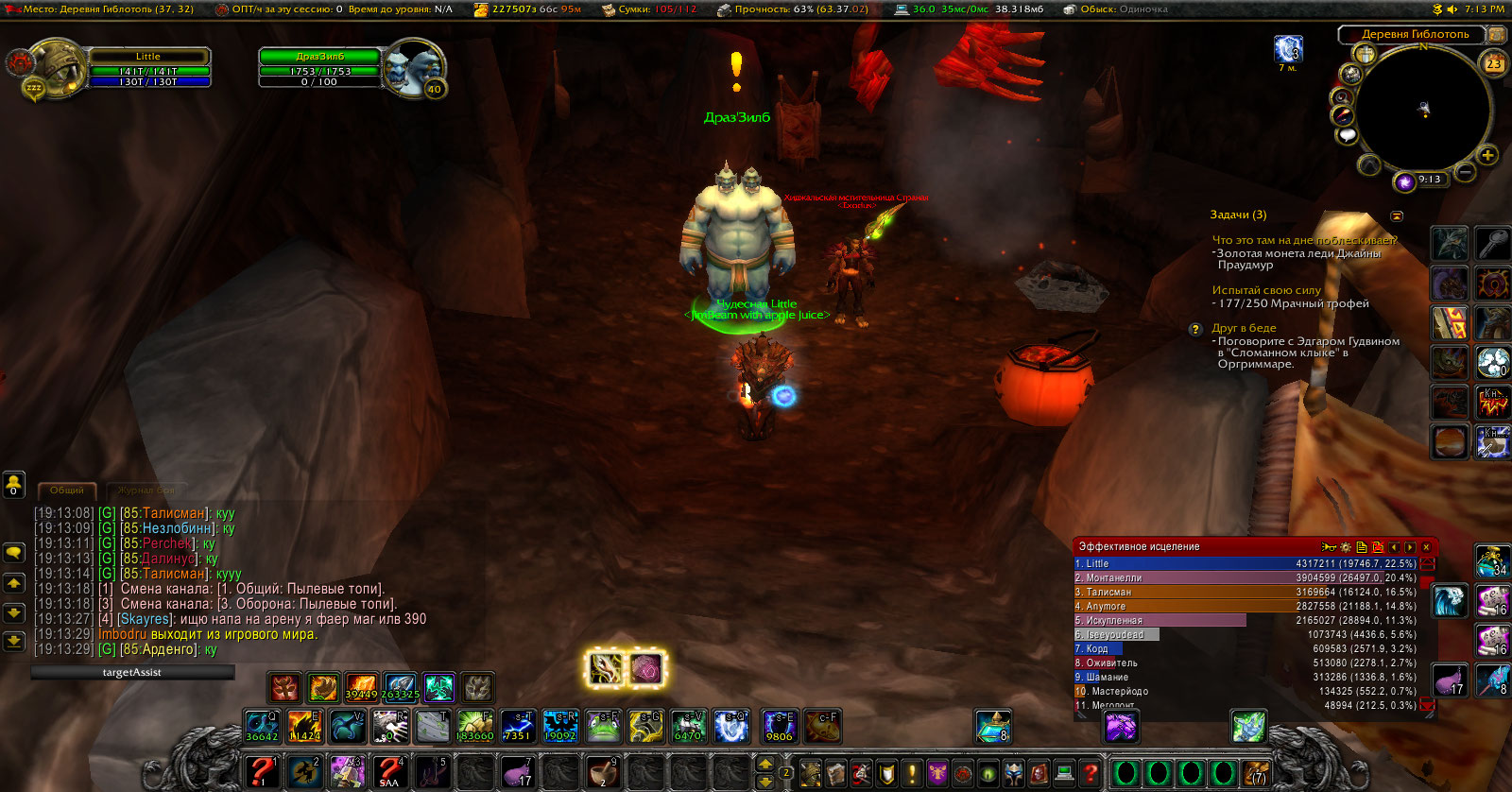Close the Эффективное исцеление meter window
This screenshot has height=792, width=1512.
pyautogui.click(x=1426, y=547)
